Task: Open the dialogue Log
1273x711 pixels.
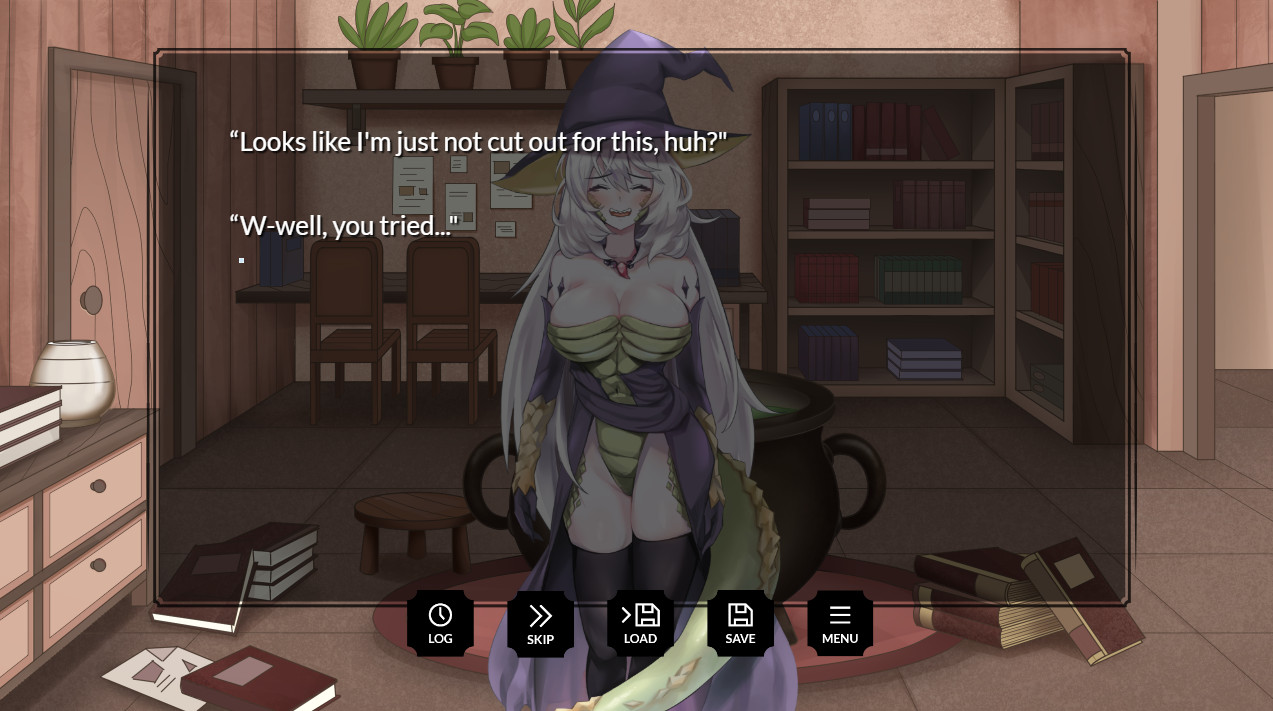Action: [x=440, y=623]
